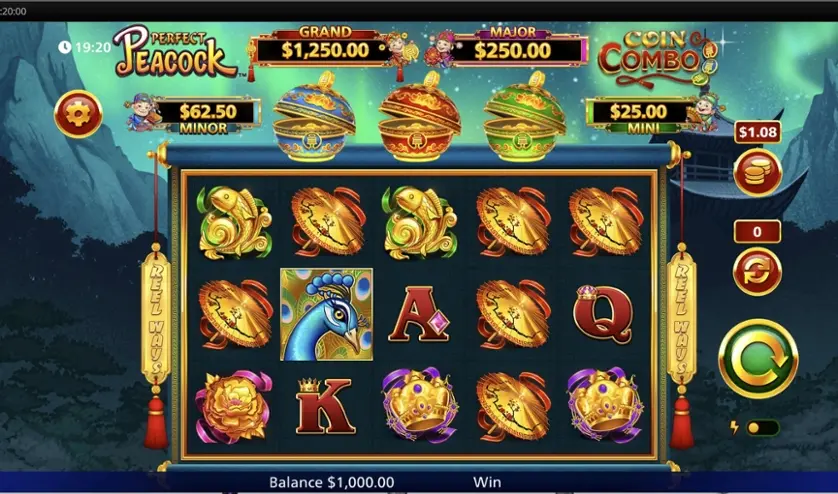Toggle the lightning turbo spin switch
This screenshot has width=838, height=494.
coord(761,428)
